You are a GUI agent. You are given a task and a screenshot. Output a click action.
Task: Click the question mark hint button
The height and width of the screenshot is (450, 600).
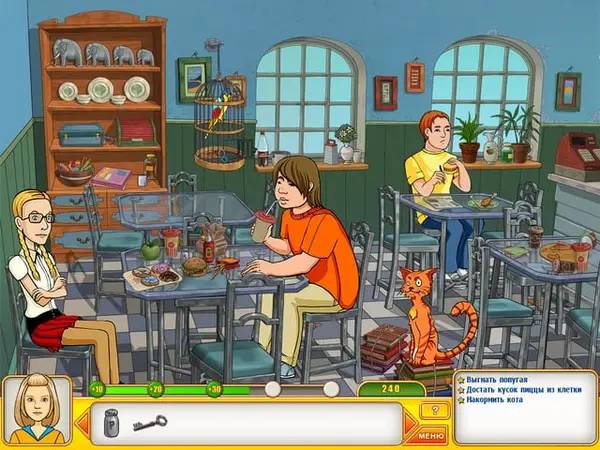coord(433,410)
